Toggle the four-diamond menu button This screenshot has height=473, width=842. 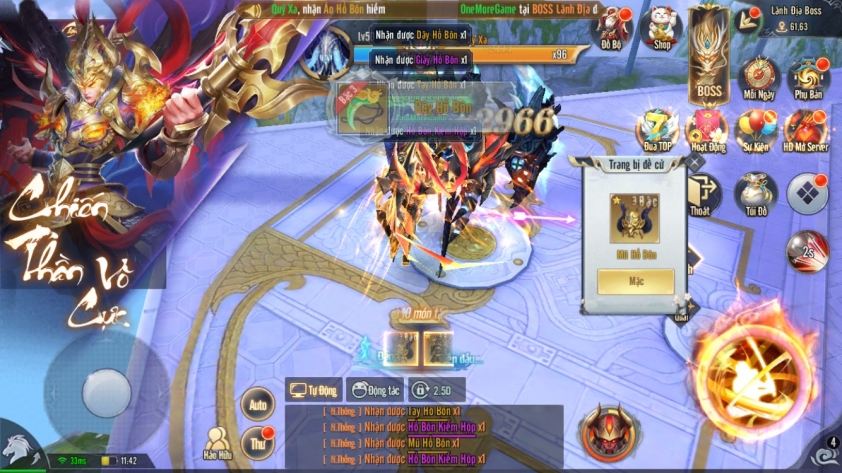tap(806, 193)
